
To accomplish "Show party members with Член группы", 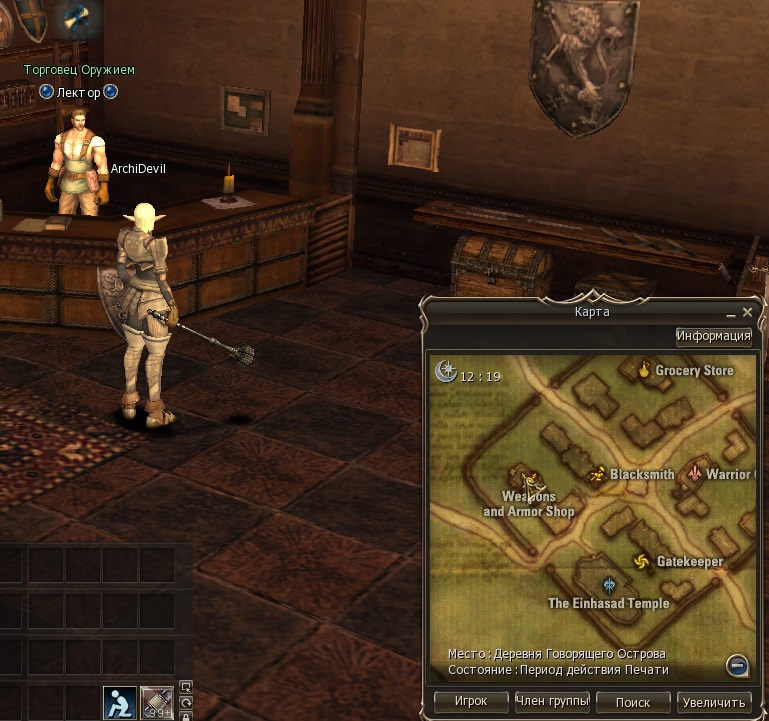I will pos(552,702).
